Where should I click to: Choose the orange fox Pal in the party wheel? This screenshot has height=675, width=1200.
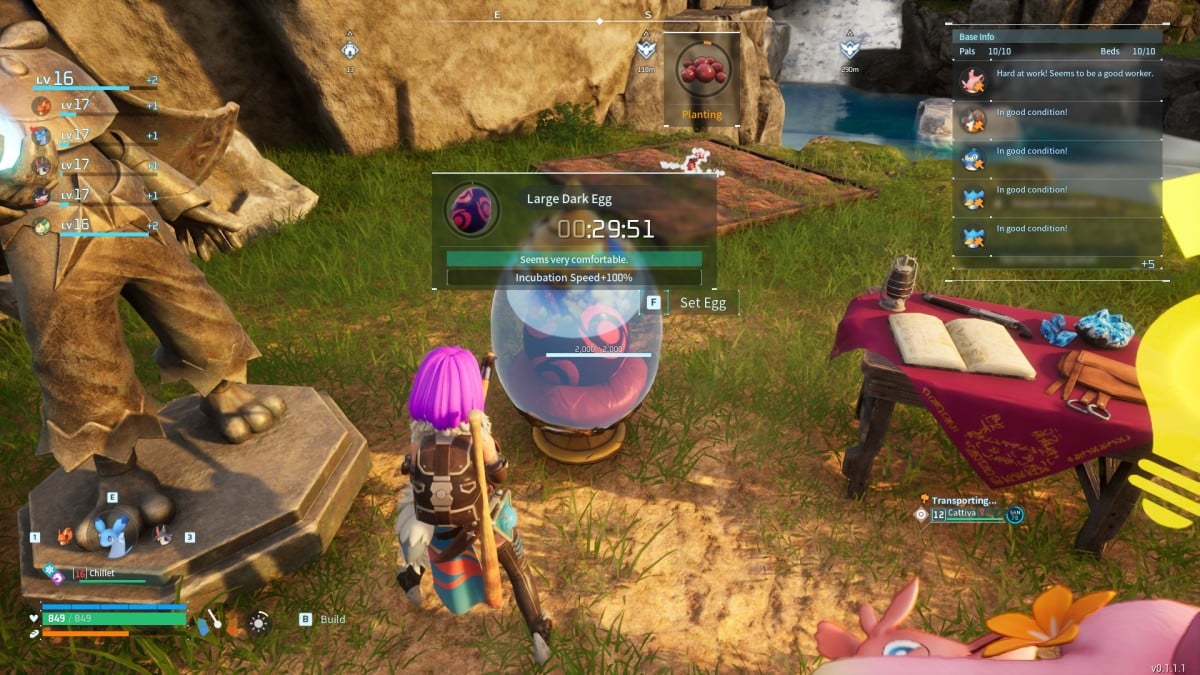click(65, 537)
